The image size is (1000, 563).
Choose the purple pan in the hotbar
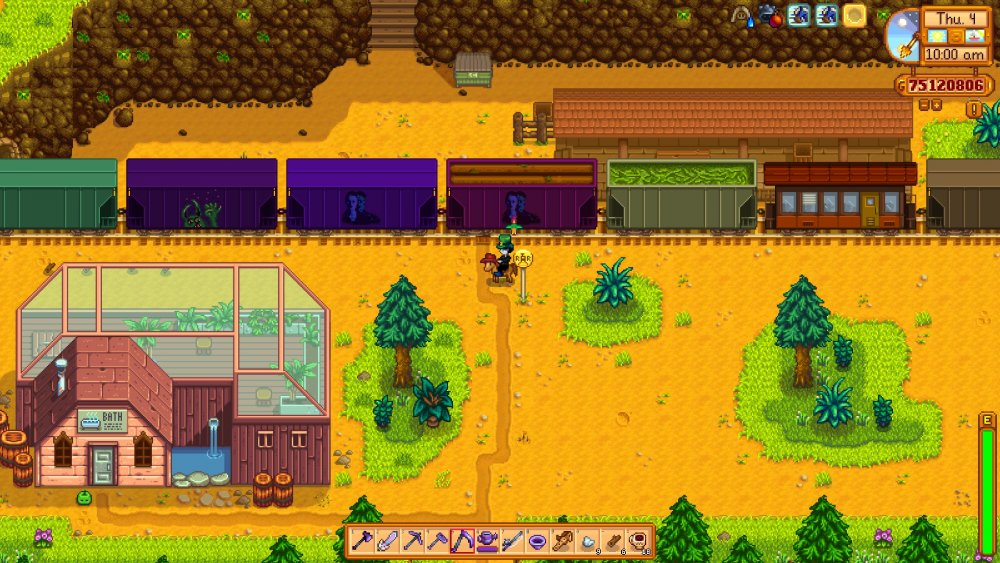[x=538, y=541]
